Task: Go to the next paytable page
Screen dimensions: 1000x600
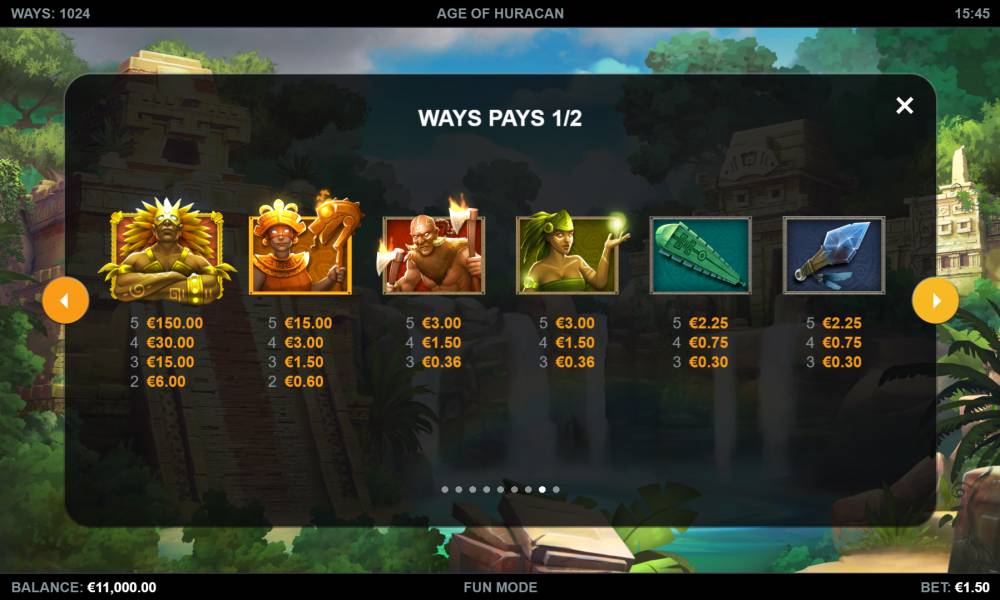Action: point(935,300)
